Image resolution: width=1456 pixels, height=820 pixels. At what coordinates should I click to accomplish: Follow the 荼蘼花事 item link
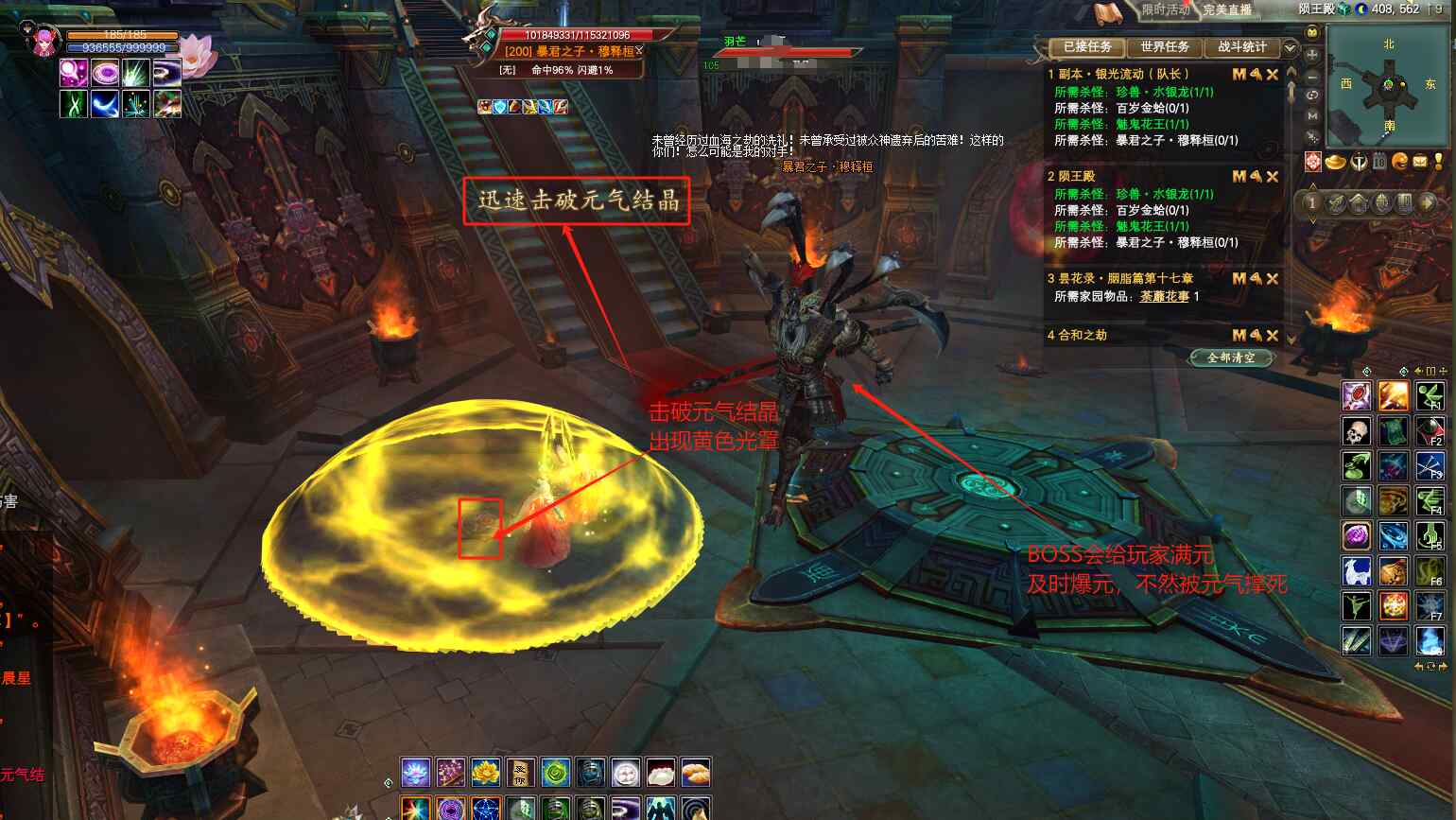click(1164, 296)
